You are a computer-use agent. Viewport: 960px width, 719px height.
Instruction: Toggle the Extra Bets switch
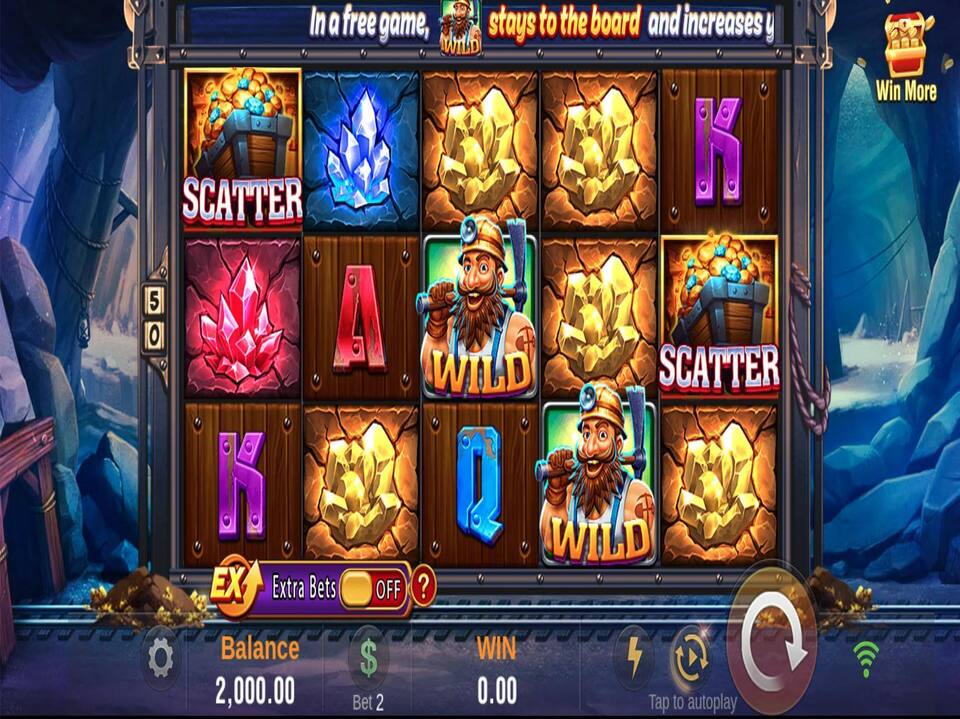coord(371,588)
